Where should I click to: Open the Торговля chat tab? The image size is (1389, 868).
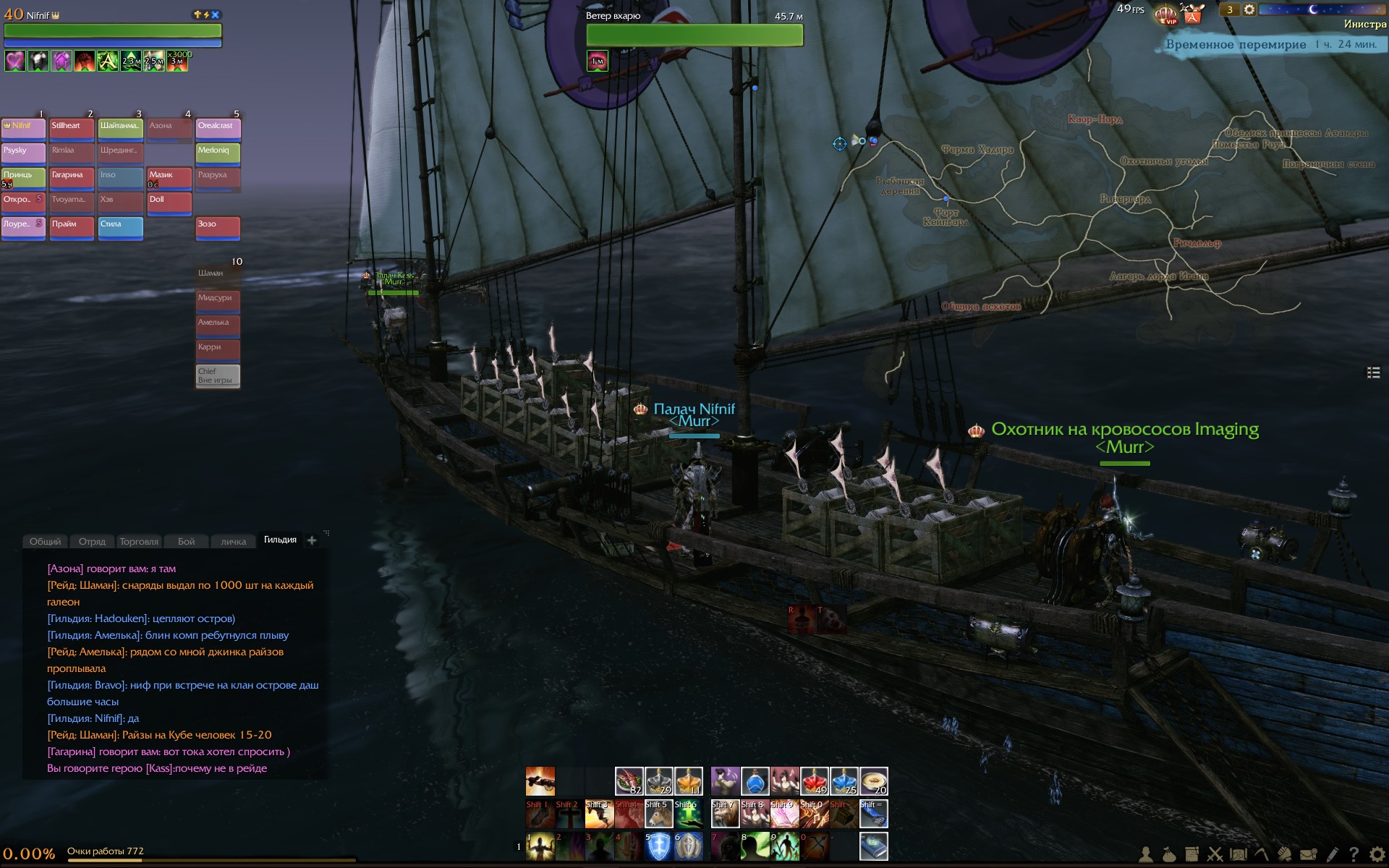(x=139, y=541)
